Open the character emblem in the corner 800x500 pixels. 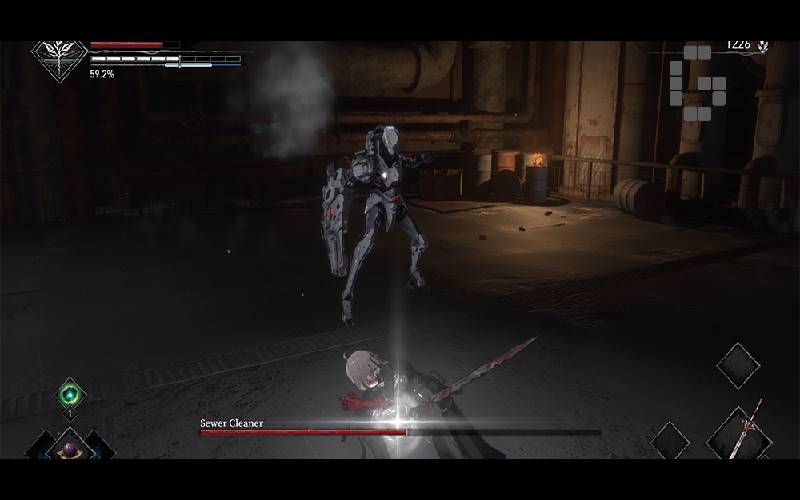59,59
